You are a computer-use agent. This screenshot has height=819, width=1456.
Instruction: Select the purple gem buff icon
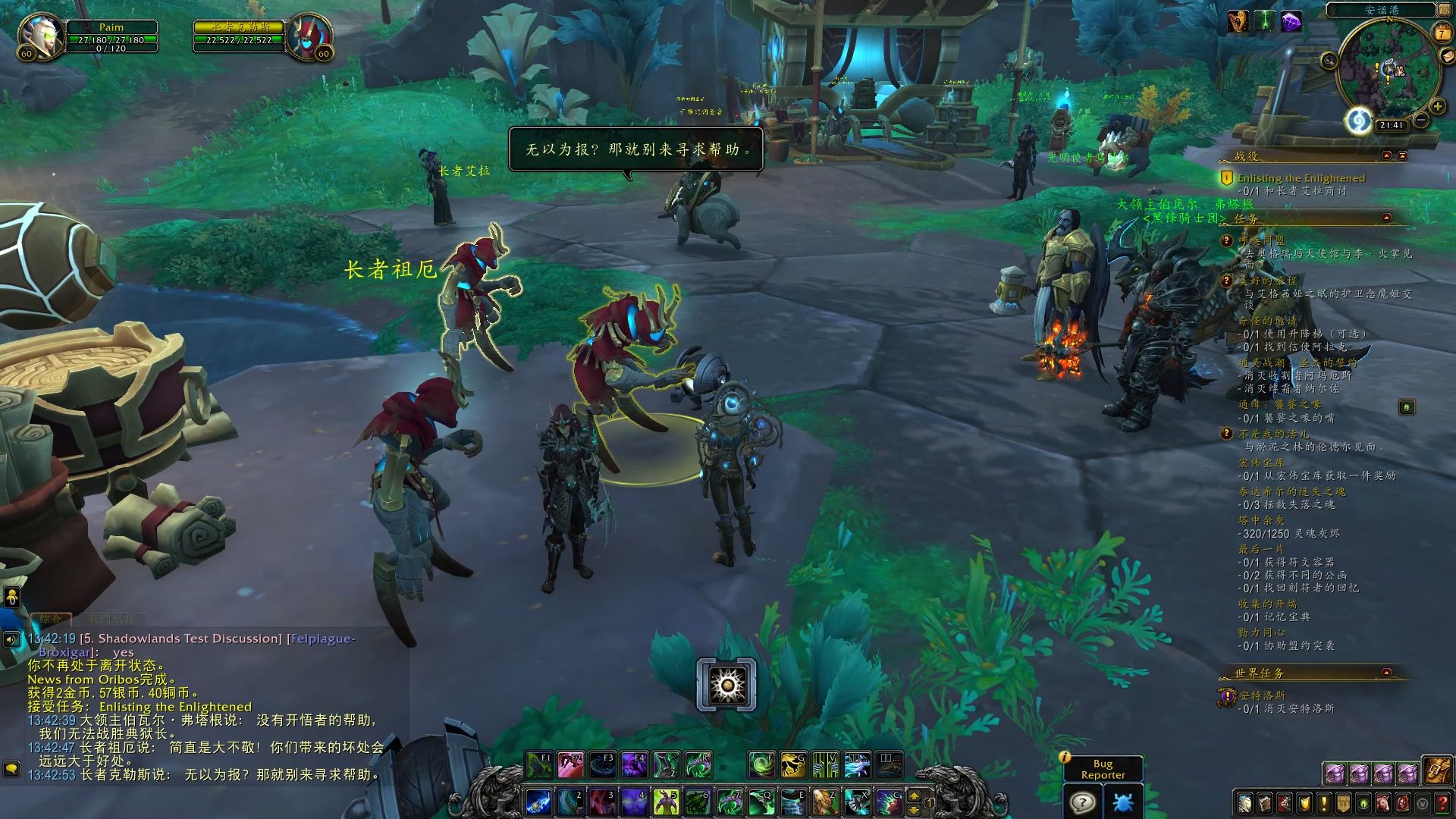(1291, 22)
